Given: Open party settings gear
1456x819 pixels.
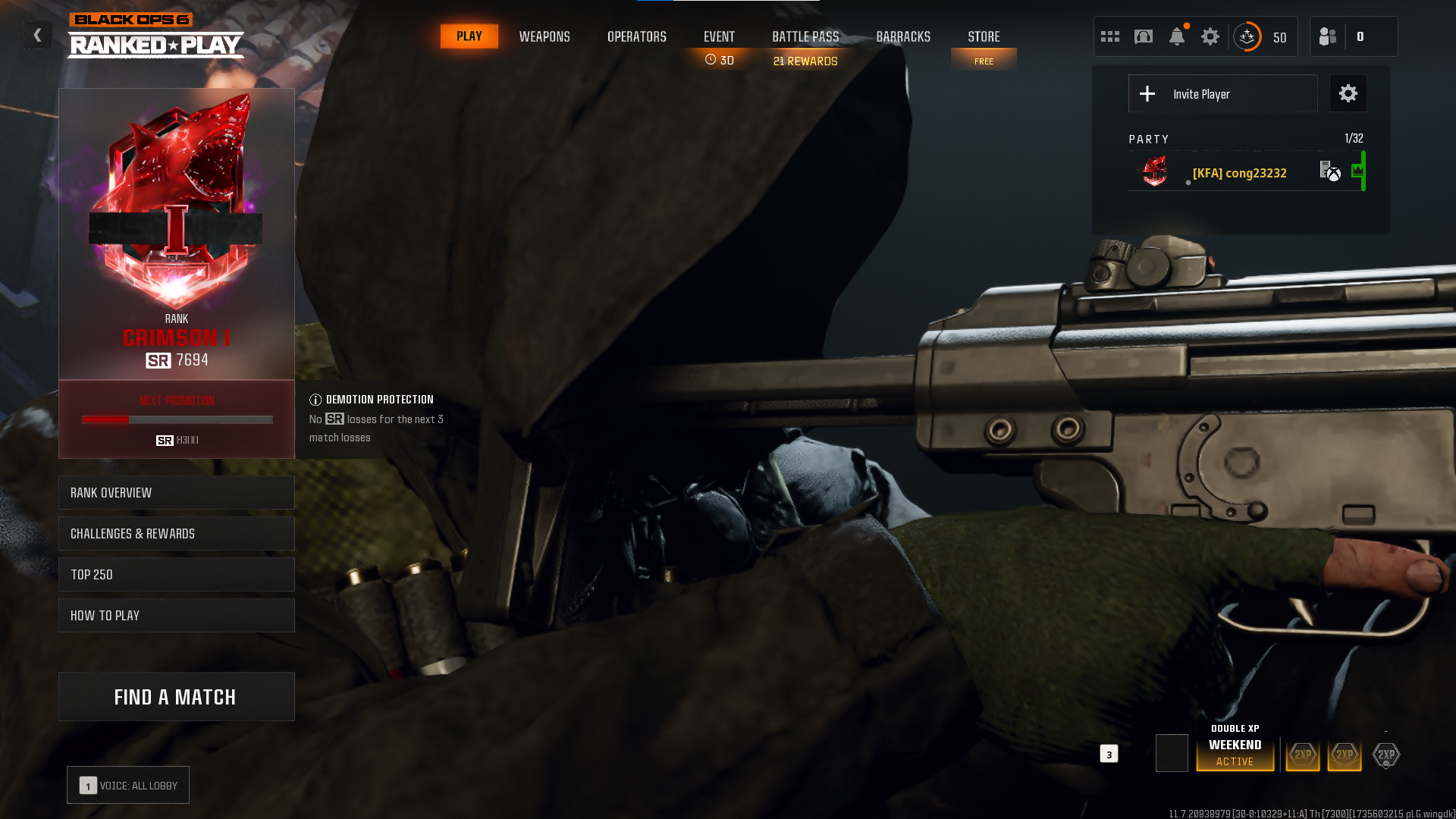Looking at the screenshot, I should point(1348,94).
